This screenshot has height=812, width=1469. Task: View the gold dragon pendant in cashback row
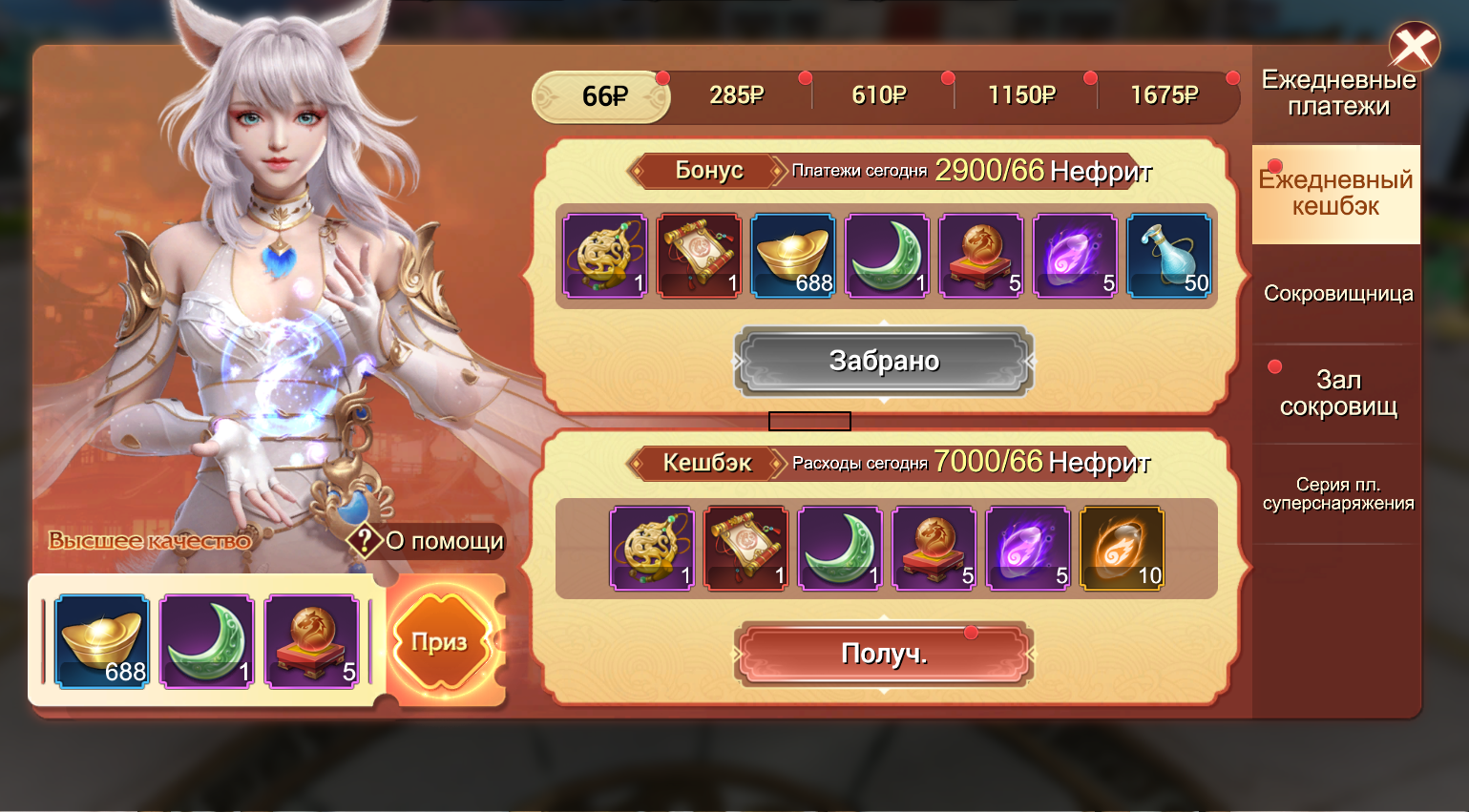tap(652, 549)
